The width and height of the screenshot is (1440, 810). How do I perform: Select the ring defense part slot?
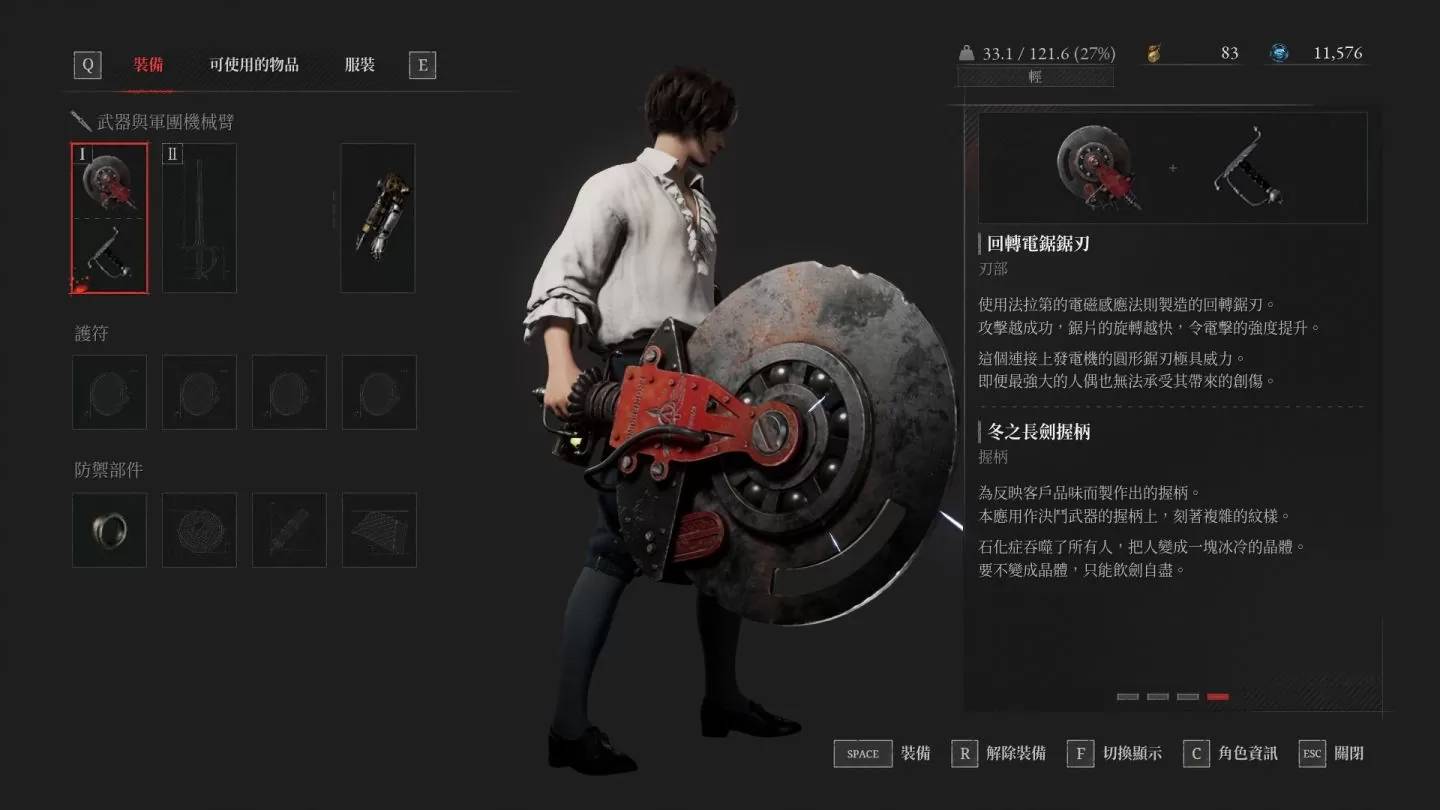pyautogui.click(x=110, y=530)
